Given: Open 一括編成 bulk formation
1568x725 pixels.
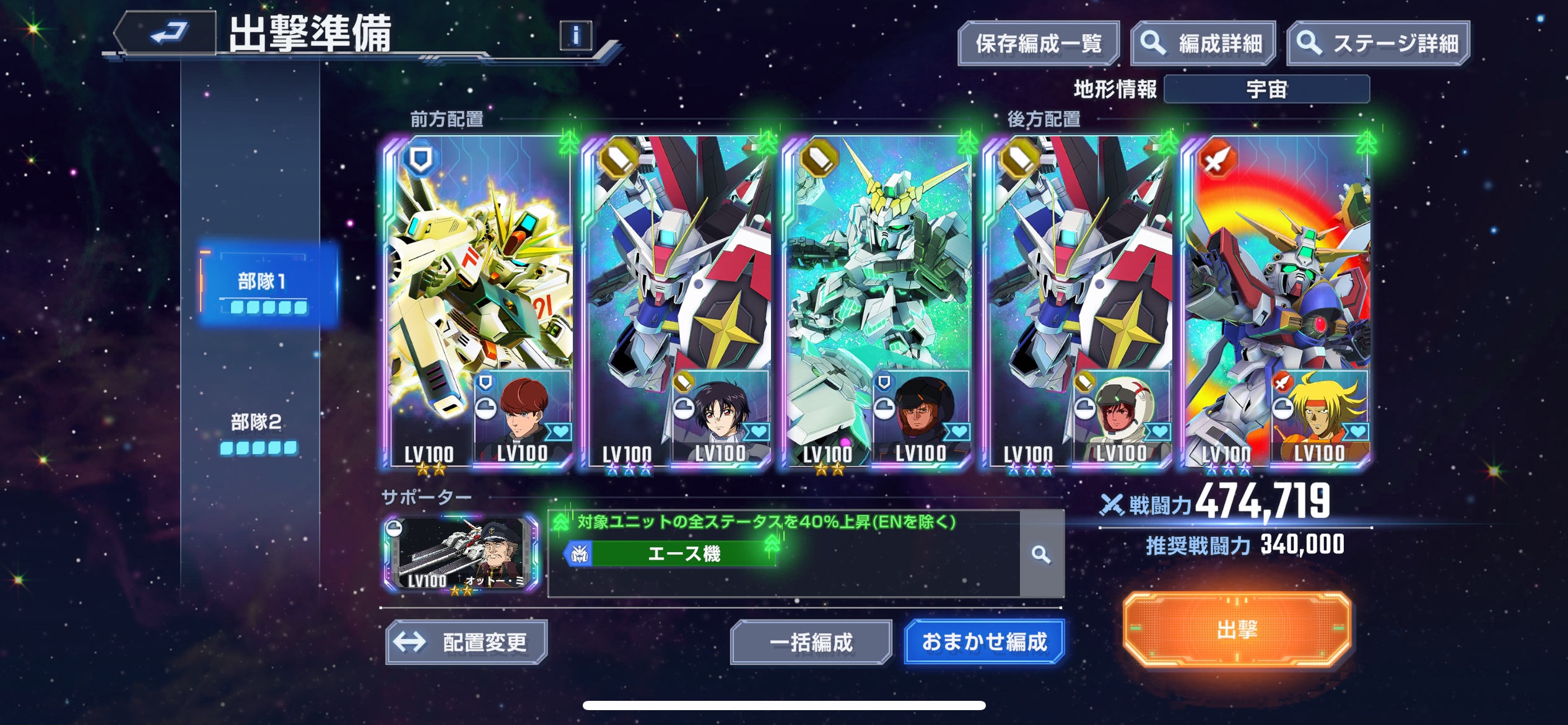Looking at the screenshot, I should (x=811, y=642).
